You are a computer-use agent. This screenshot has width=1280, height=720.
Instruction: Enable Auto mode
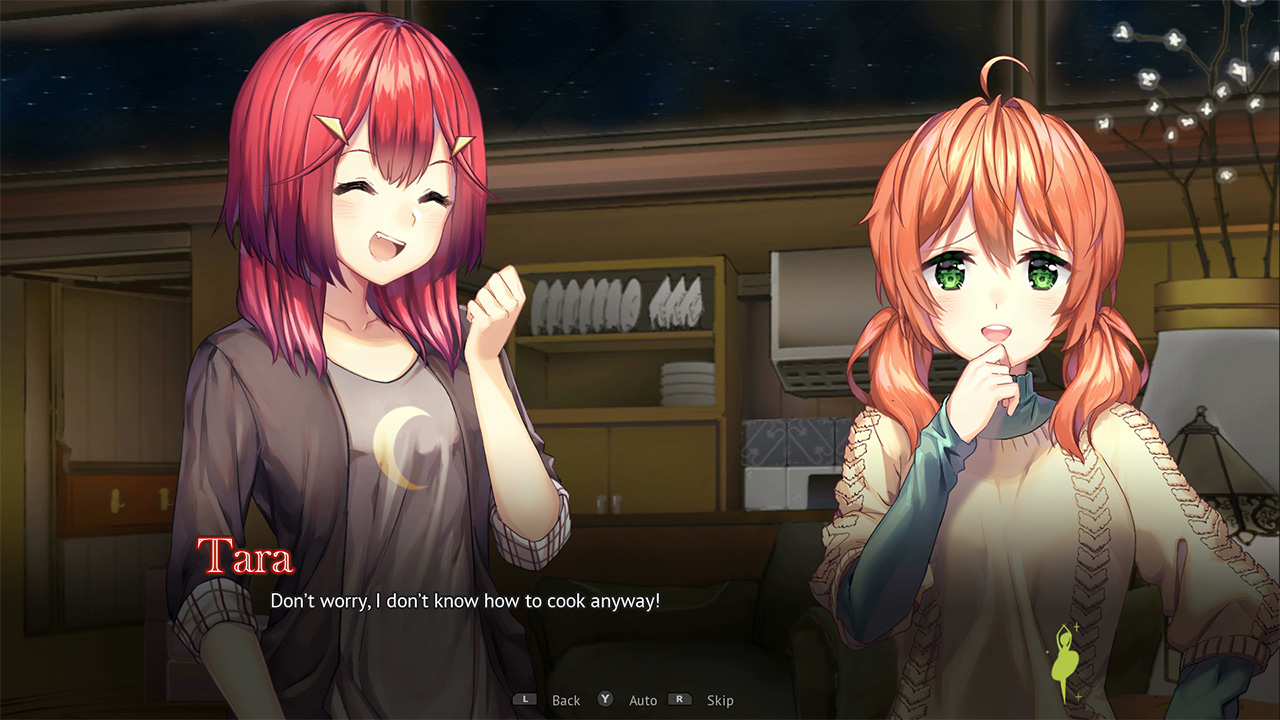(643, 700)
